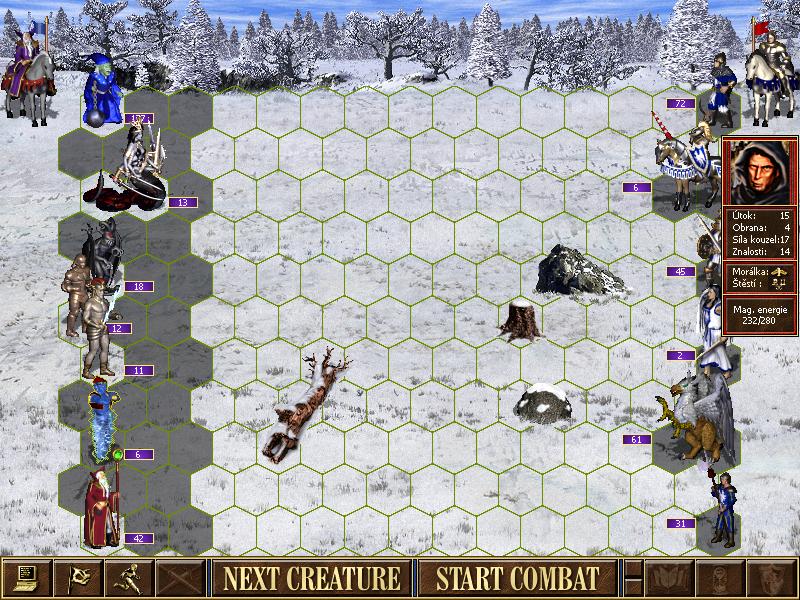The width and height of the screenshot is (800, 600).
Task: Start the combat
Action: (x=518, y=578)
